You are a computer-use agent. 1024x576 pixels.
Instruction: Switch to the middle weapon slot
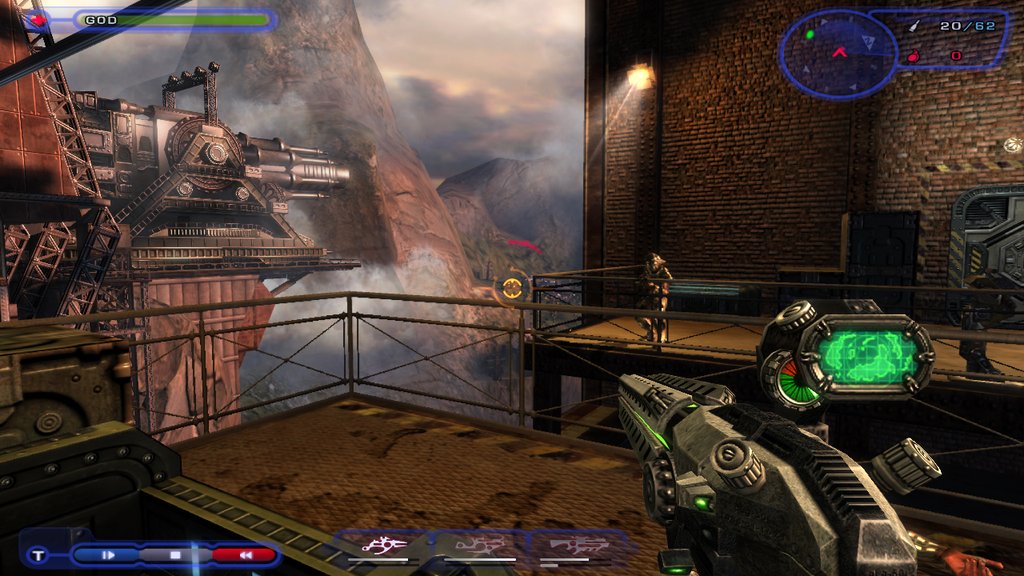[480, 546]
